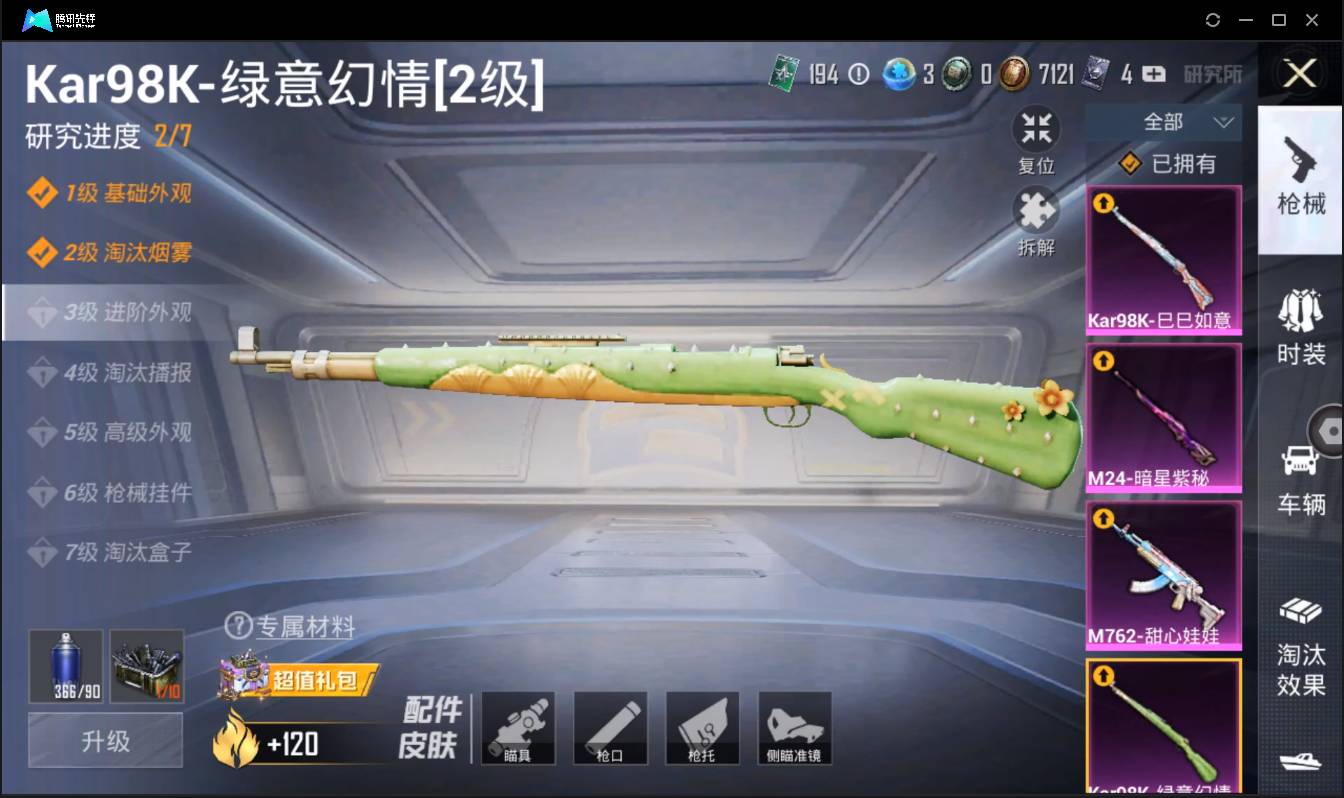Screen dimensions: 1344x798
Task: Open the 瞄具 scope skin slot
Action: [518, 728]
